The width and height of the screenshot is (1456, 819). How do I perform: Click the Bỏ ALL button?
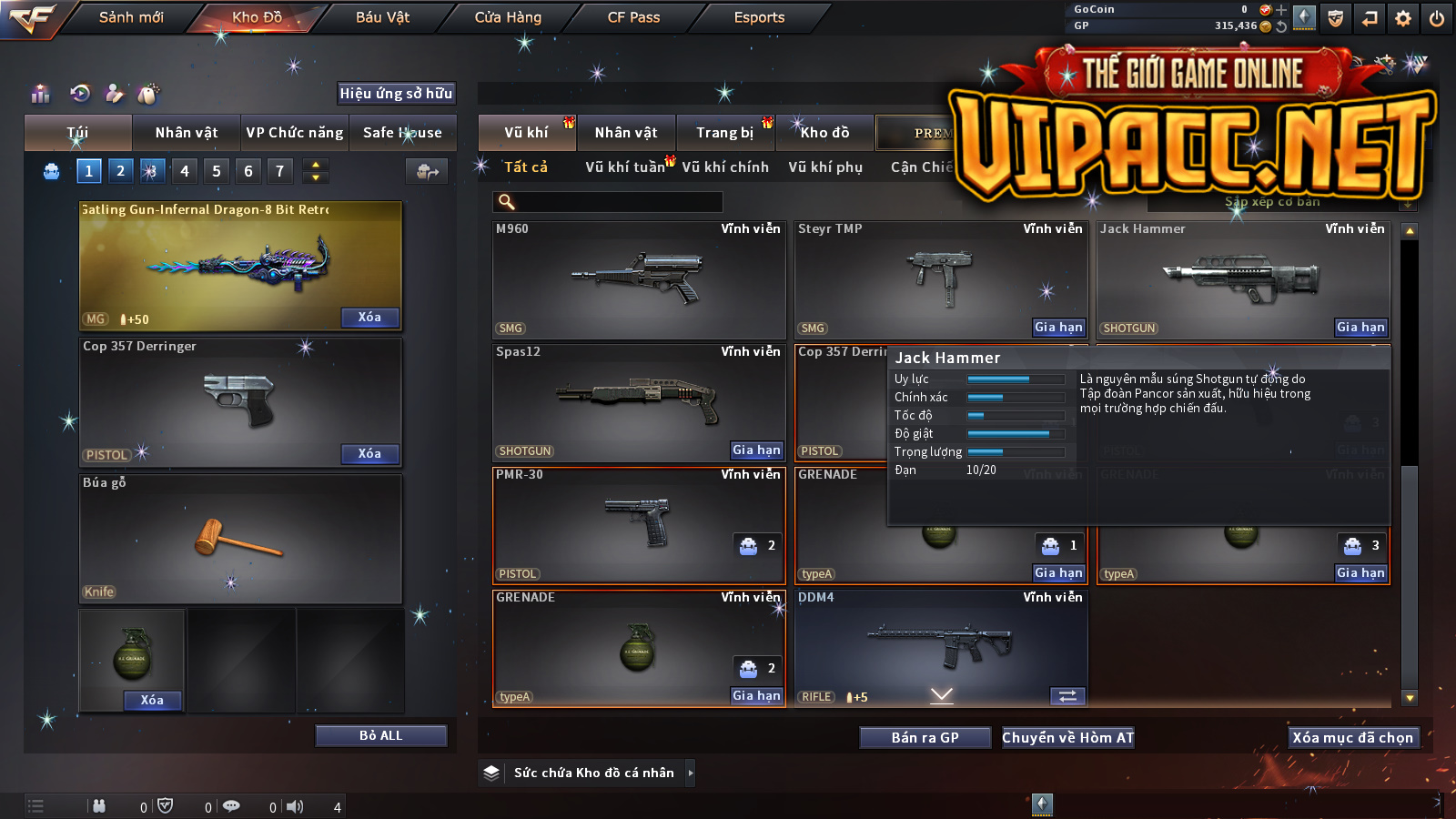coord(380,735)
